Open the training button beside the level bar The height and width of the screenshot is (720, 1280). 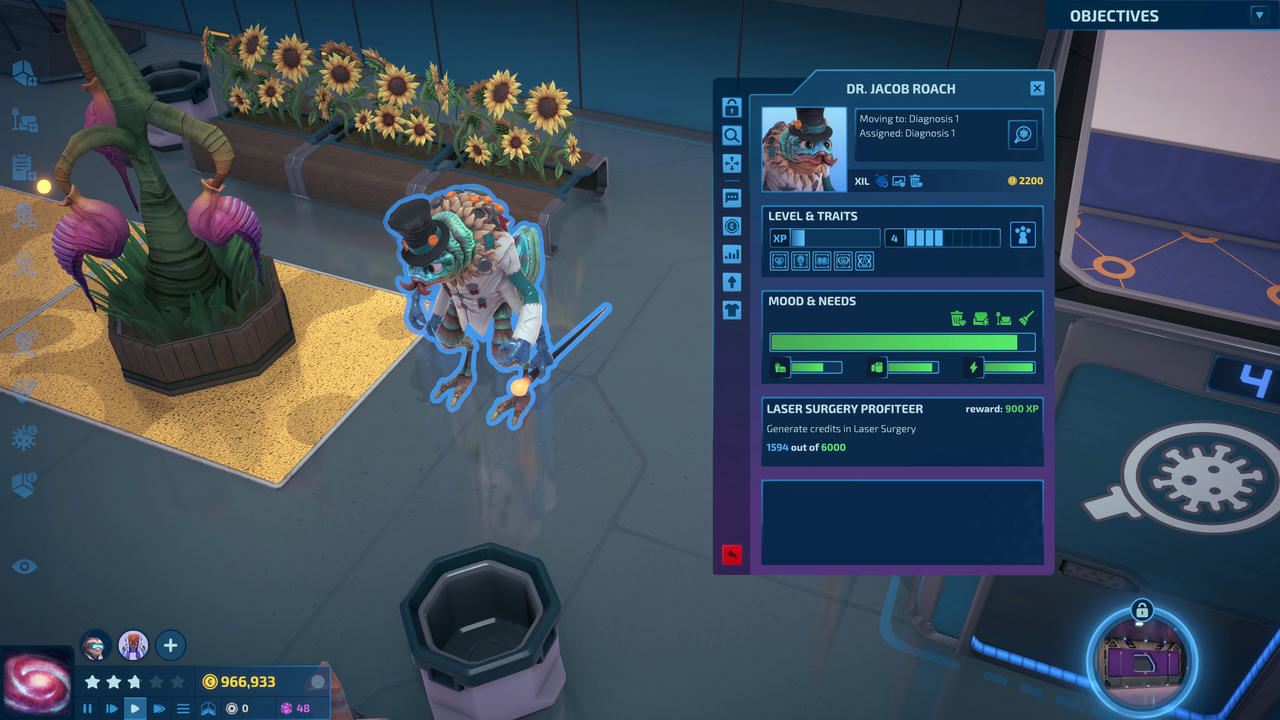1022,236
